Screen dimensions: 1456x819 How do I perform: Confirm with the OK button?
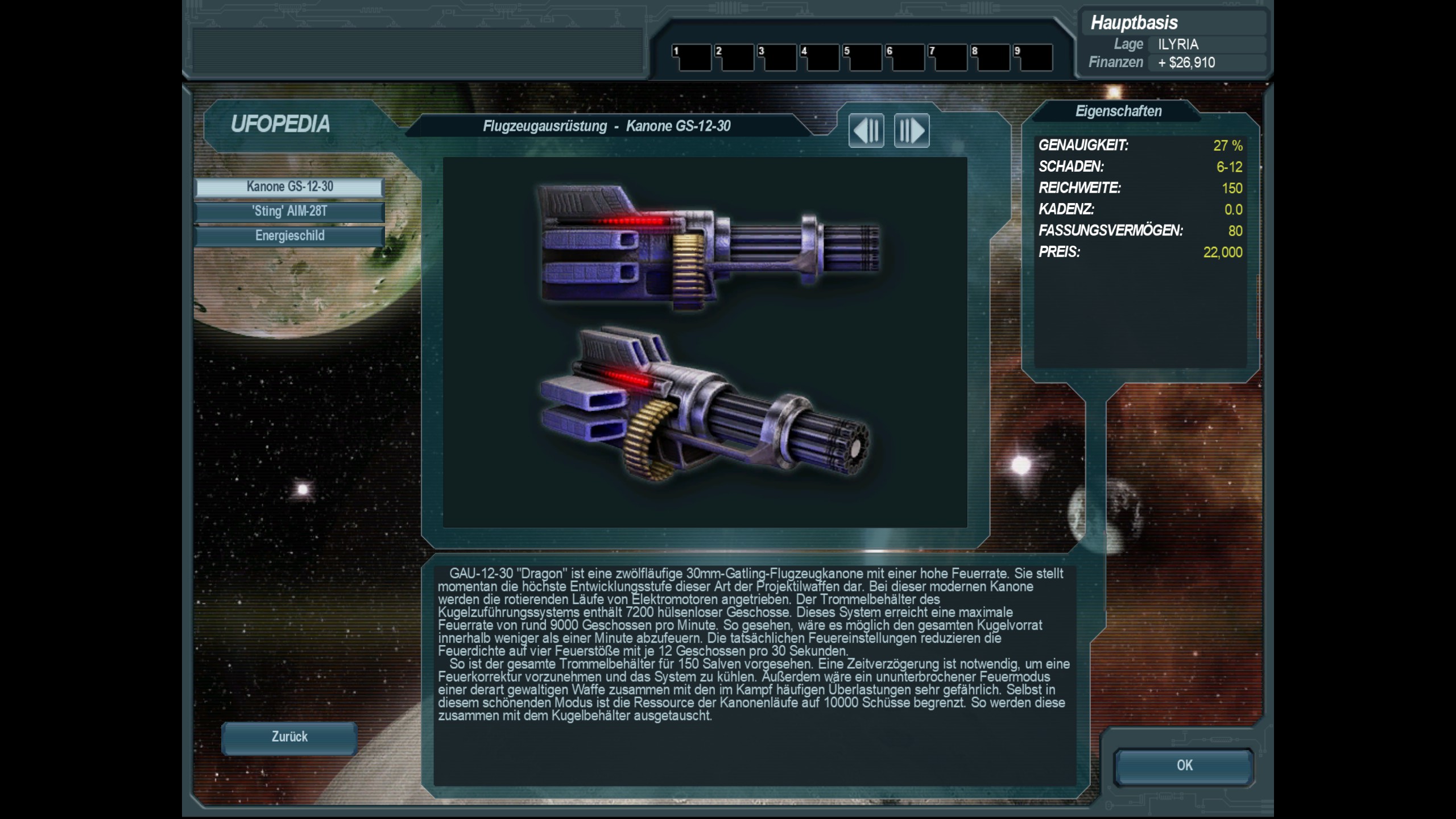point(1184,766)
